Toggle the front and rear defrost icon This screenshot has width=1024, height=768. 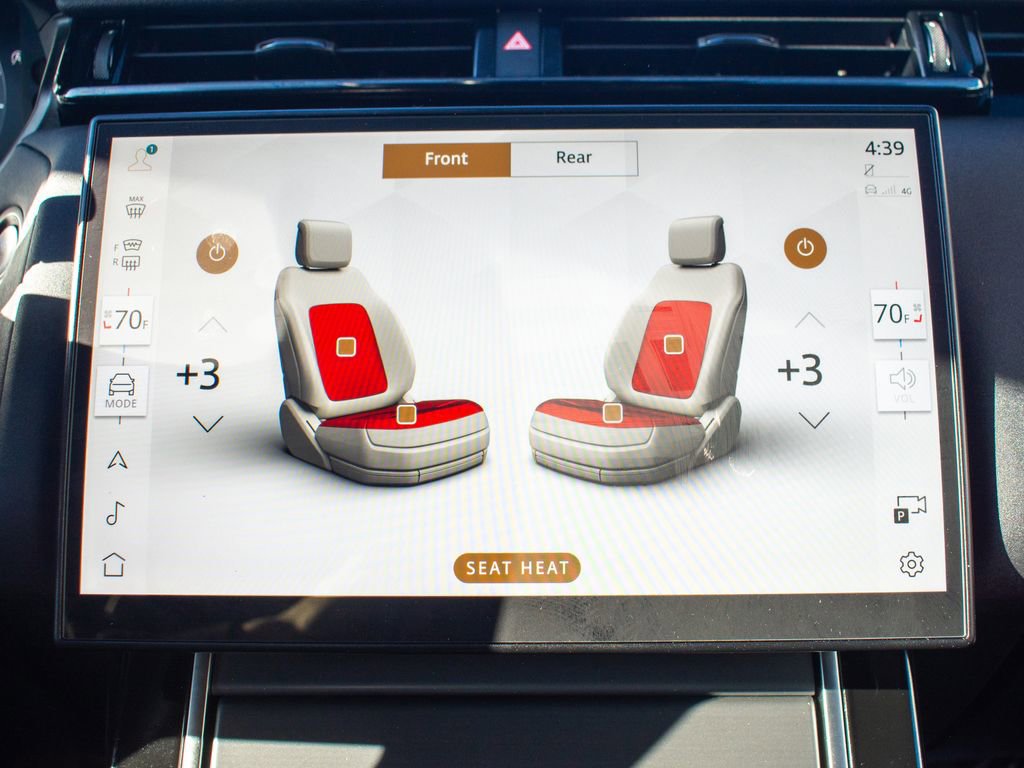pos(130,254)
